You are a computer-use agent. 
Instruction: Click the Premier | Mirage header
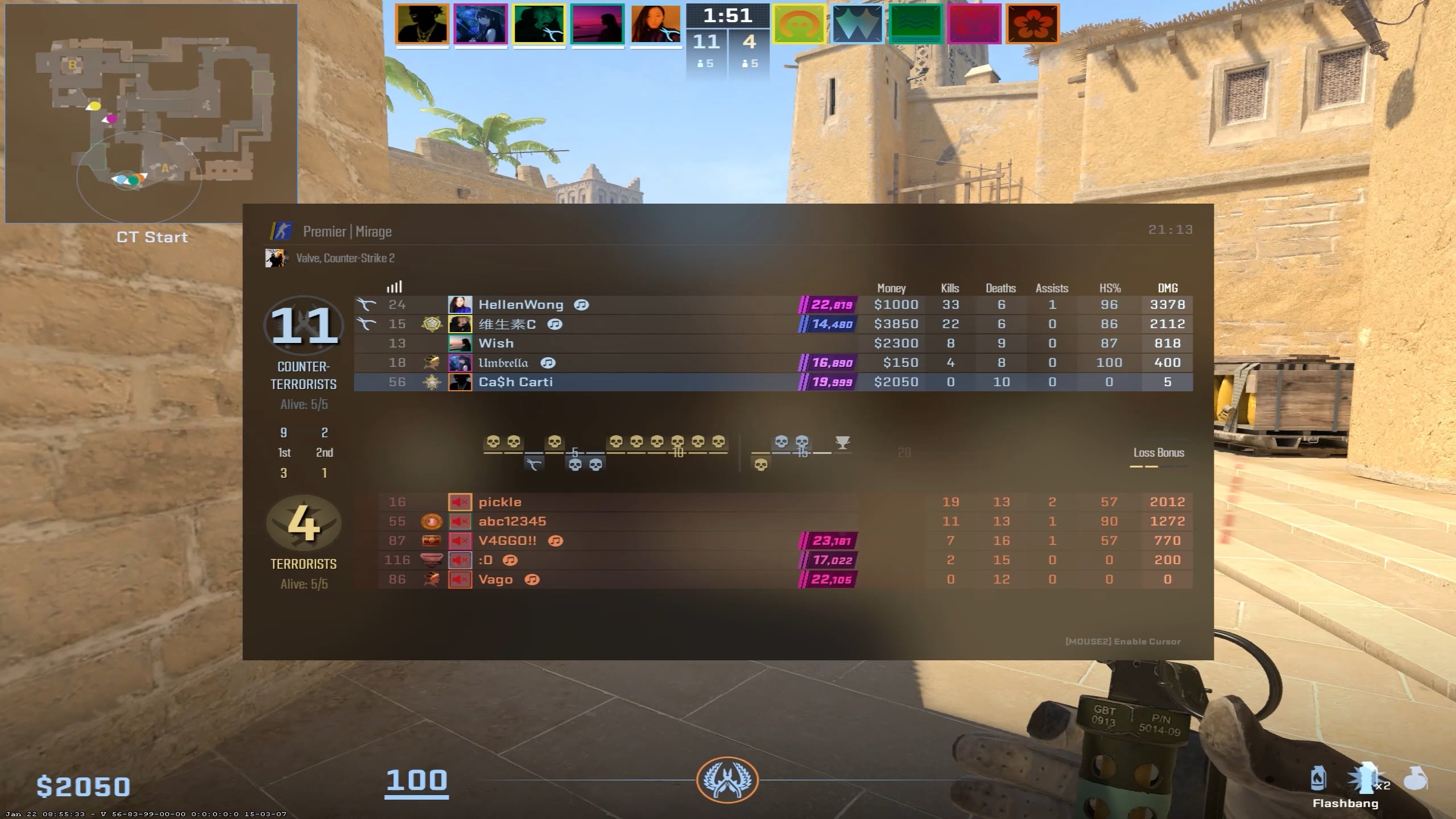click(x=348, y=231)
